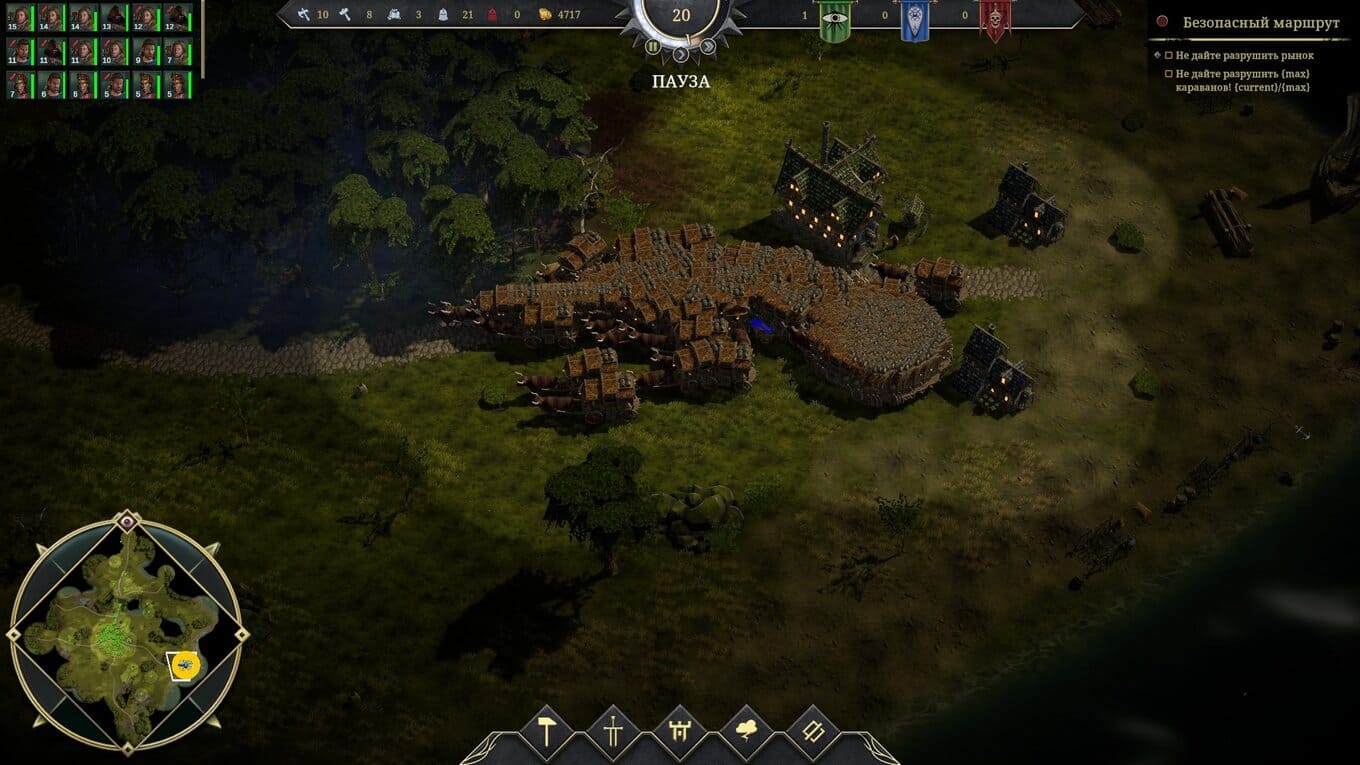Select the 'Не дайте разрушить рынок' objective
The height and width of the screenshot is (765, 1360).
(1244, 56)
